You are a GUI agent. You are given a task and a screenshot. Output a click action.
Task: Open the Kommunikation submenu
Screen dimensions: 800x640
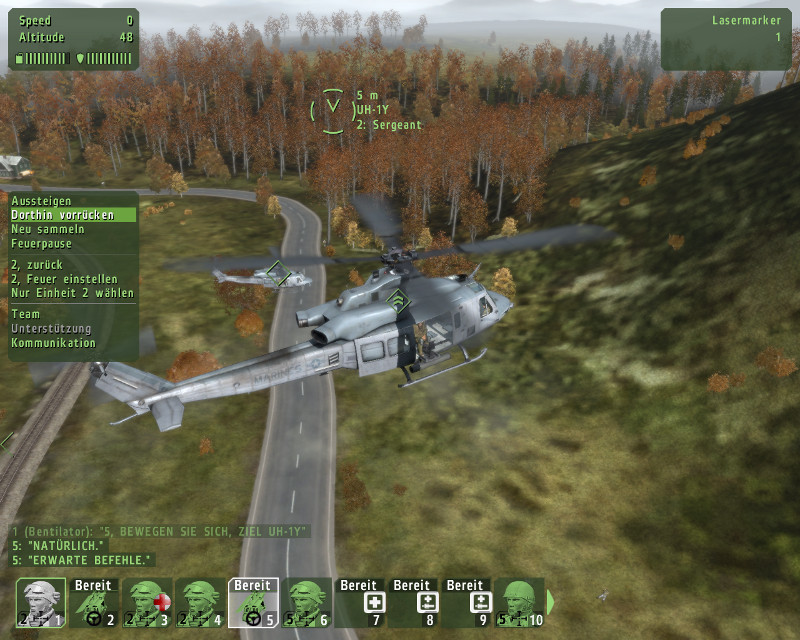click(53, 342)
